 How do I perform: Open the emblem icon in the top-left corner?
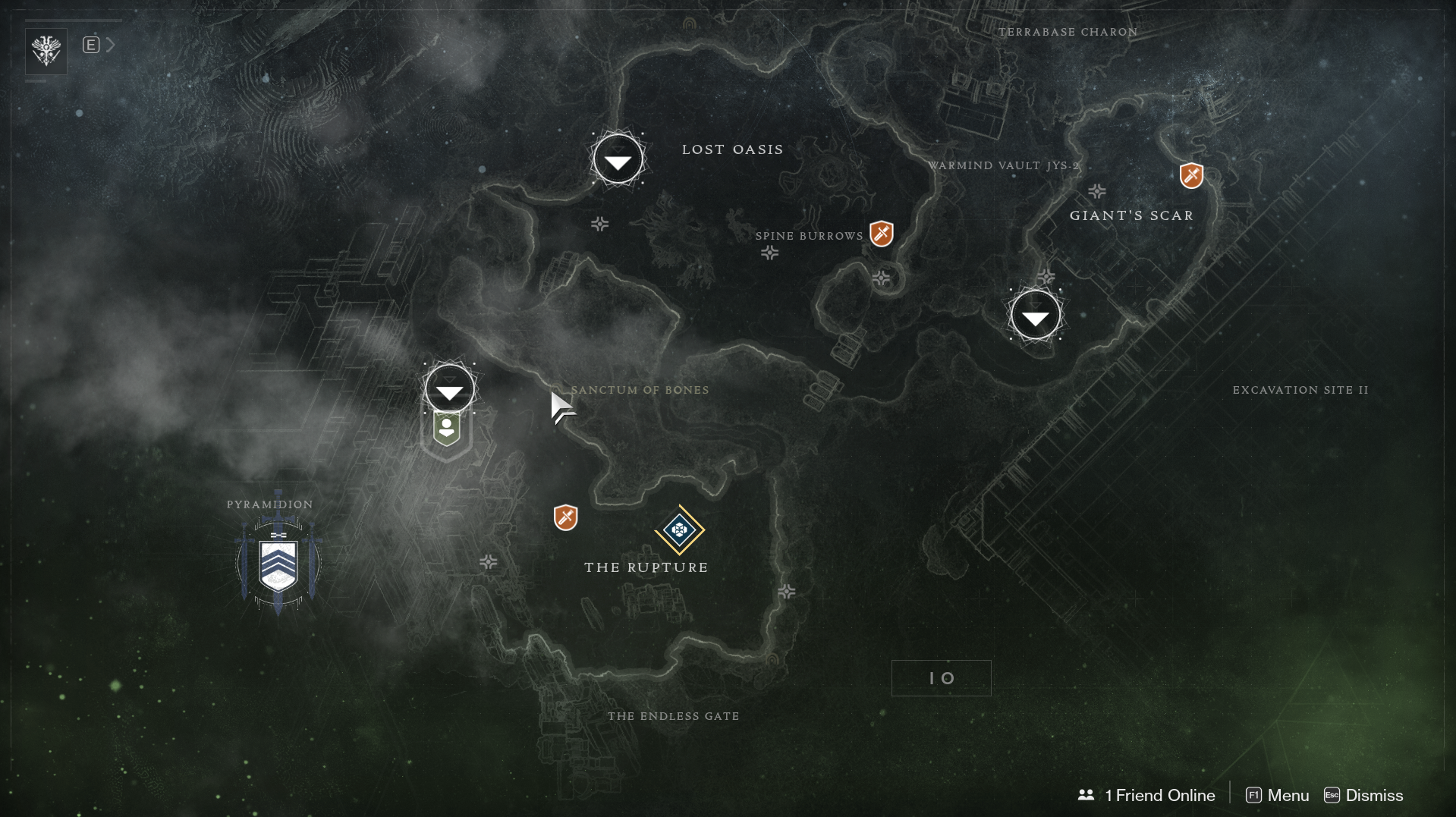(x=46, y=51)
